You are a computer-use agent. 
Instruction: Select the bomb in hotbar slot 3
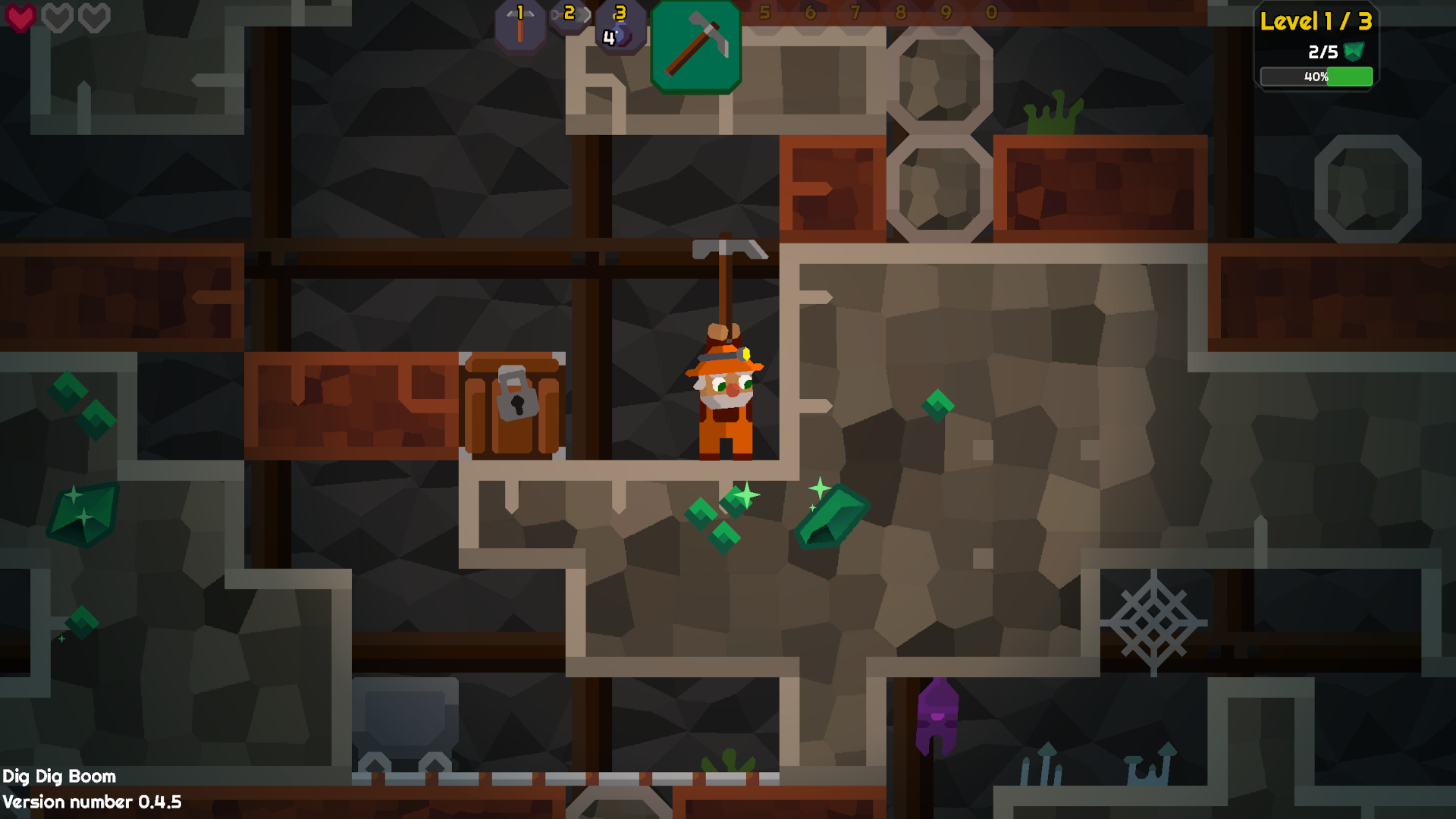point(620,27)
